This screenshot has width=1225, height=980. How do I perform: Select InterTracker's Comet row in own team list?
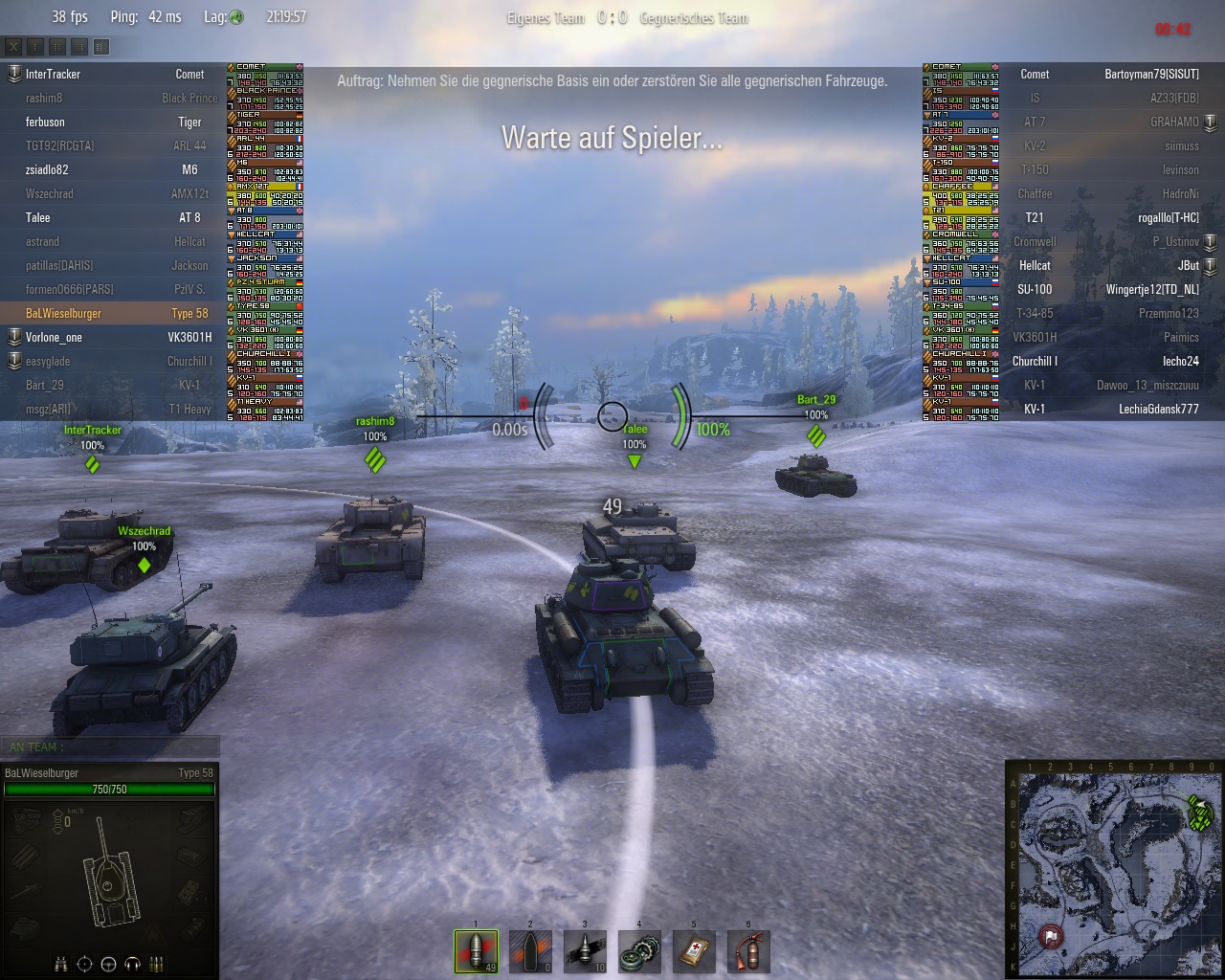tap(113, 74)
